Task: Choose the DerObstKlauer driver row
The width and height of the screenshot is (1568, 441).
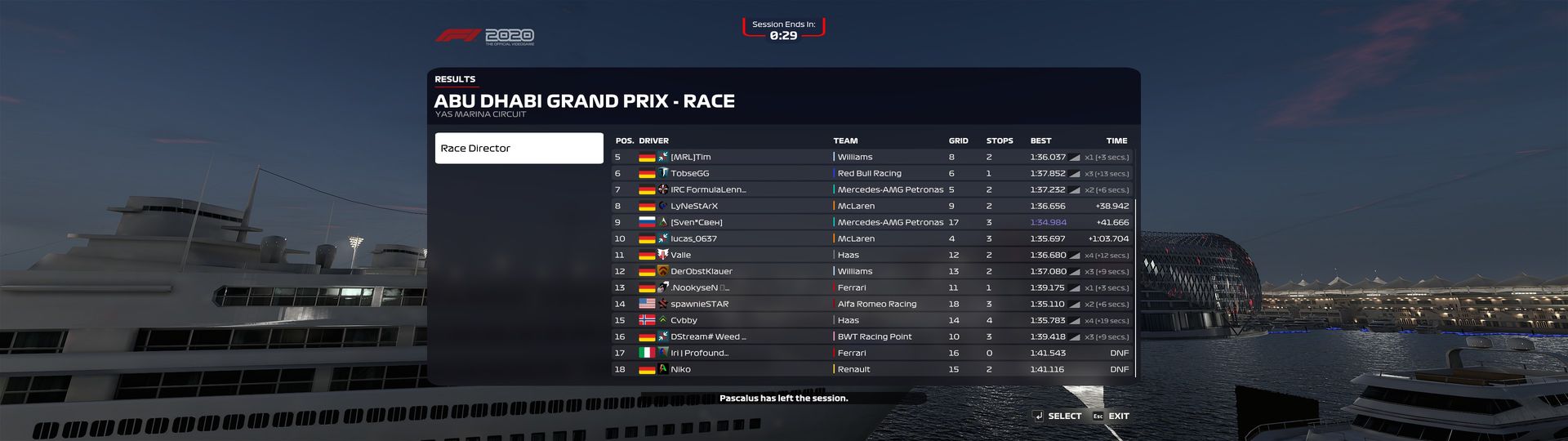Action: pyautogui.click(x=871, y=271)
